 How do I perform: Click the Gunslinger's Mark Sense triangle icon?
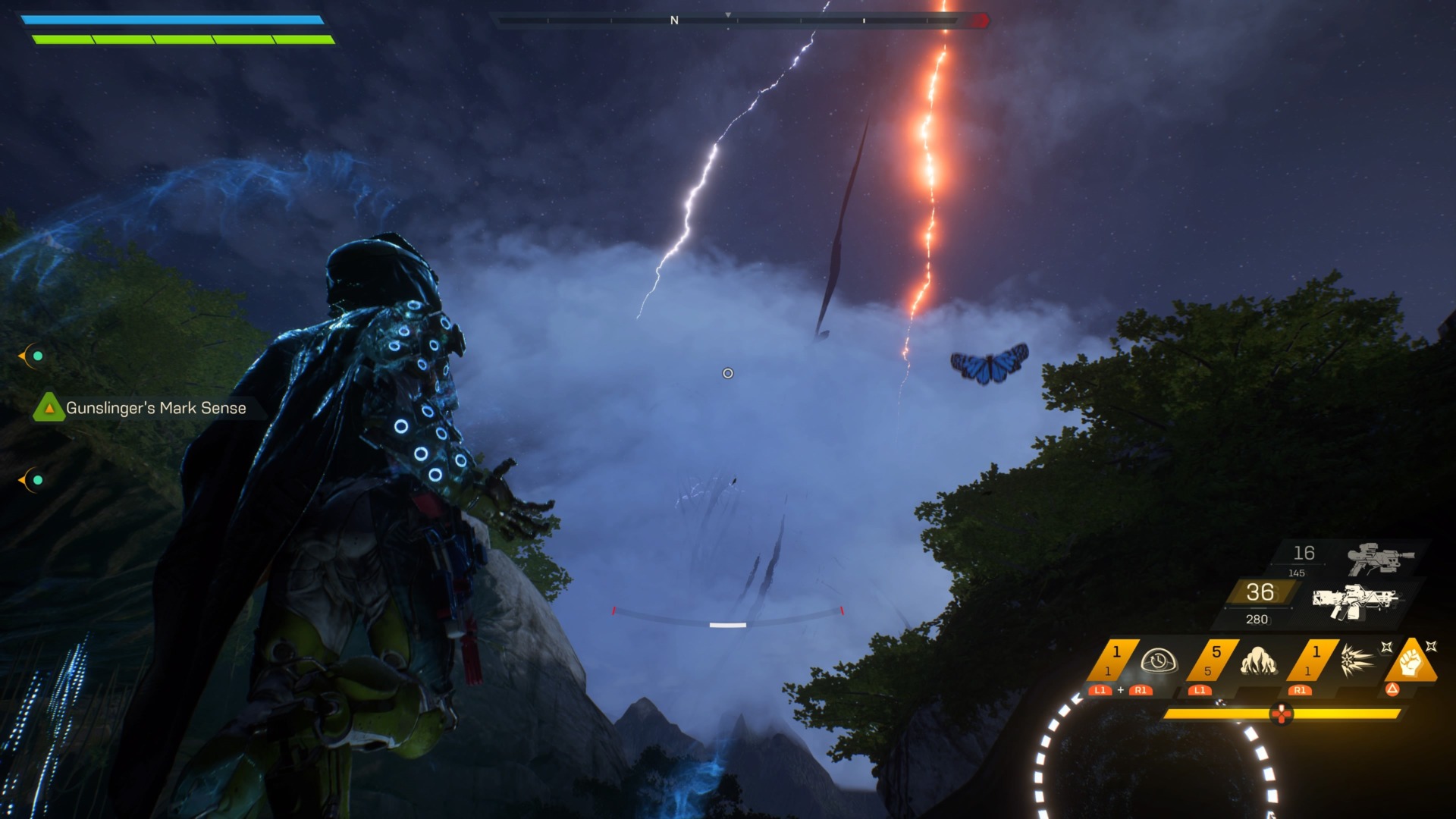click(49, 409)
